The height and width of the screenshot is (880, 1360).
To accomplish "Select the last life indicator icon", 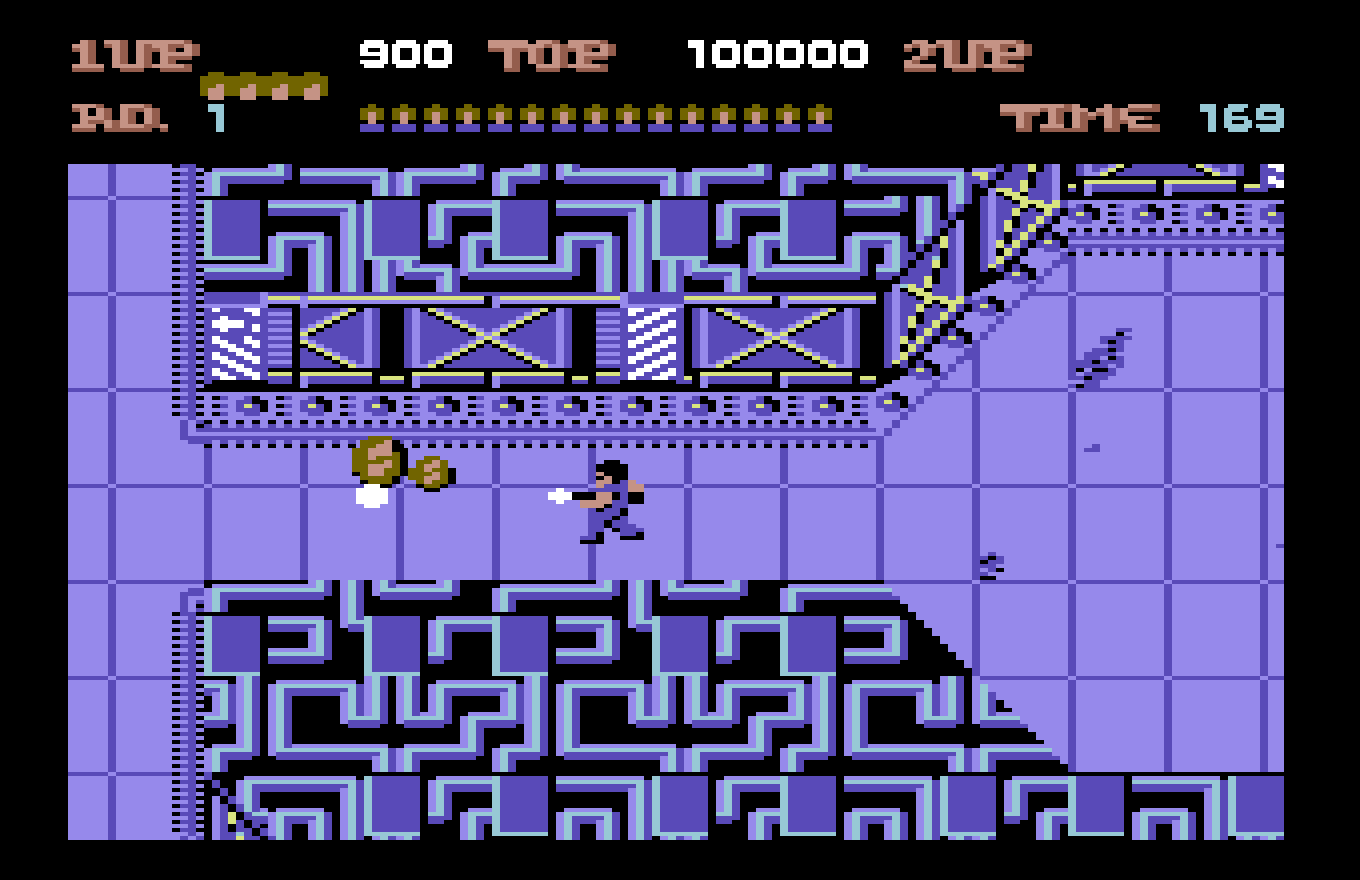I will (x=310, y=86).
